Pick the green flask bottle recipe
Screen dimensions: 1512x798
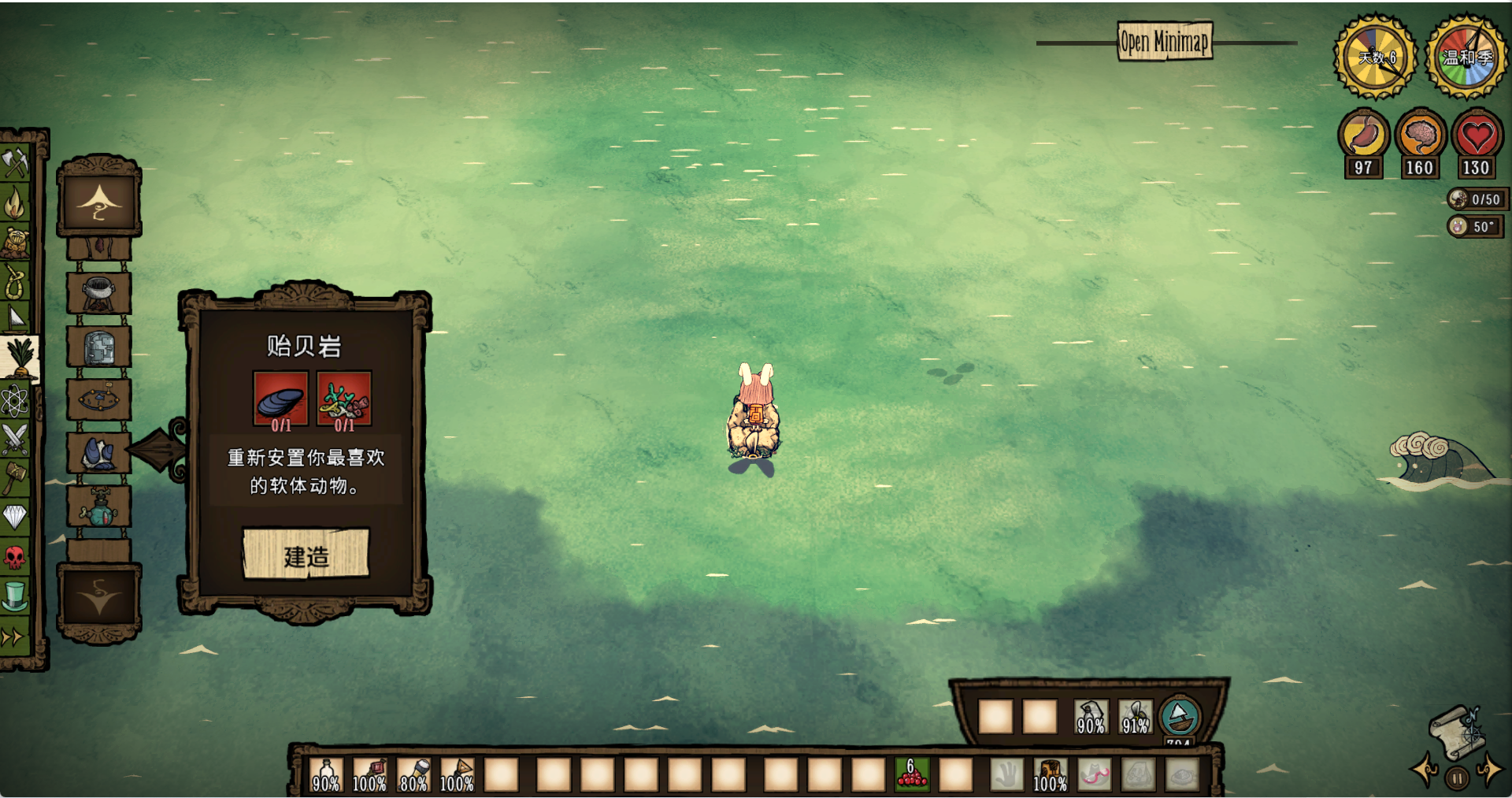point(99,508)
